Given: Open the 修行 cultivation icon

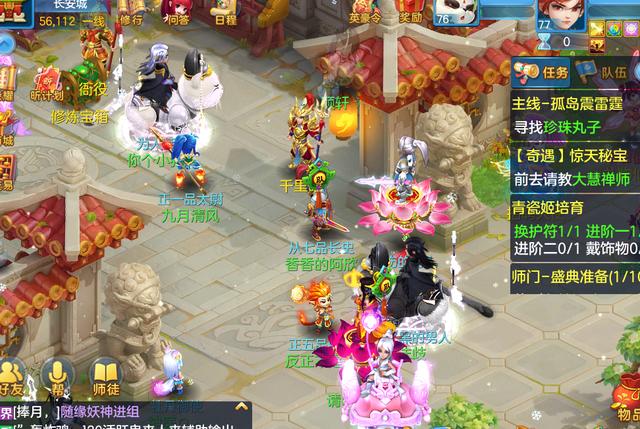Looking at the screenshot, I should click(130, 13).
